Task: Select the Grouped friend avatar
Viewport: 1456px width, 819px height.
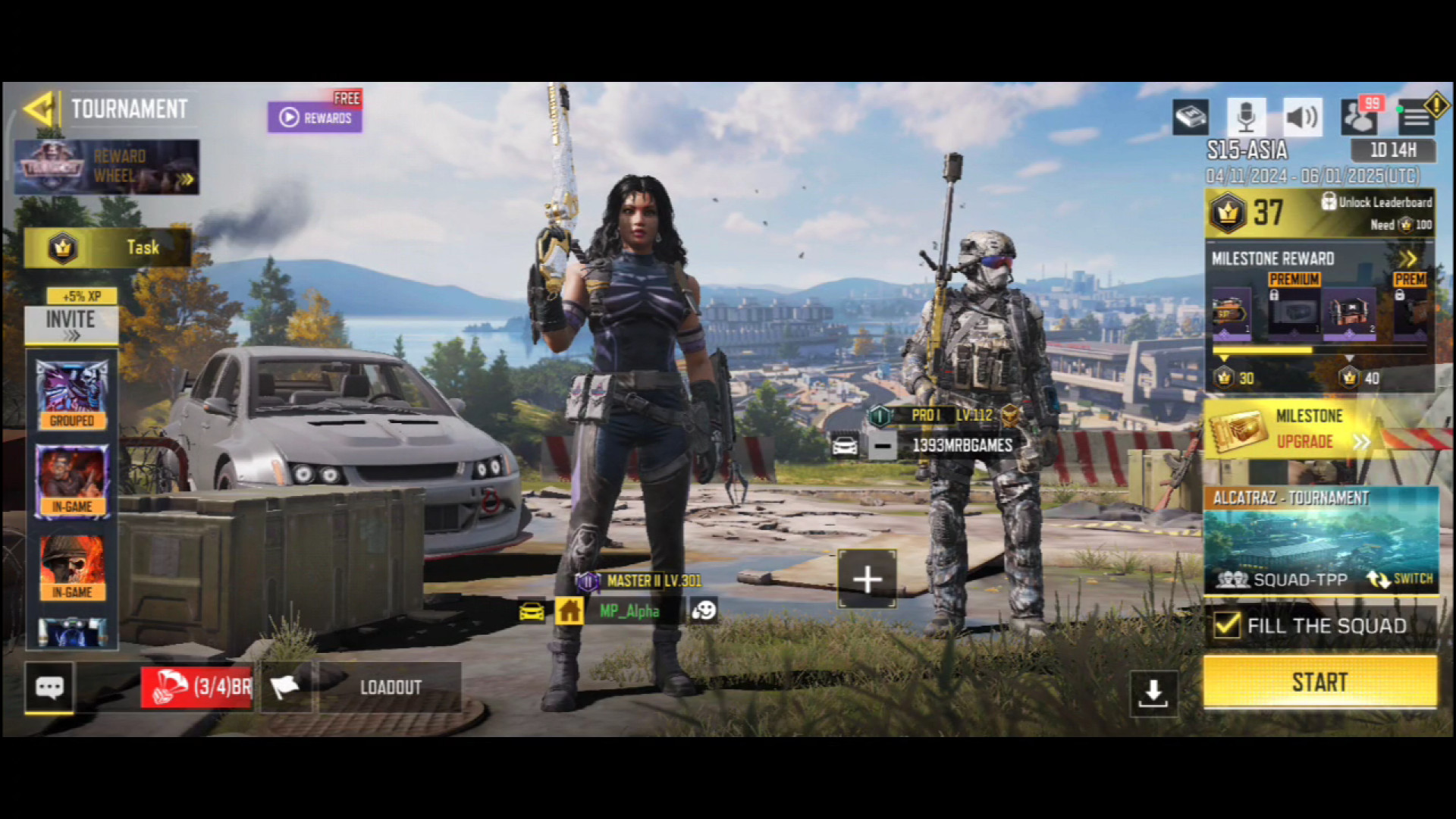Action: pos(72,394)
